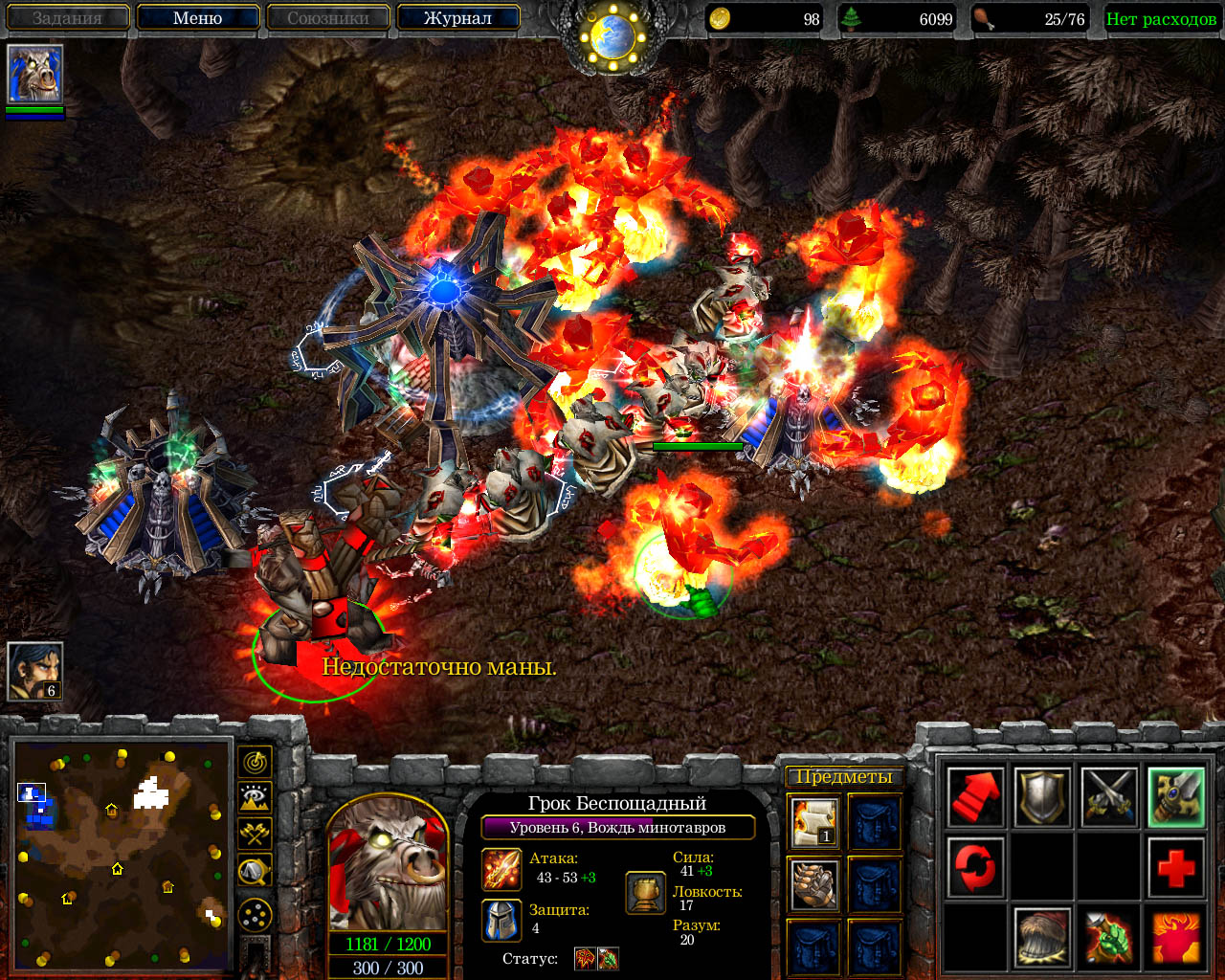Choose the Patrol command, red circular arrows
This screenshot has height=980, width=1225.
tap(975, 867)
